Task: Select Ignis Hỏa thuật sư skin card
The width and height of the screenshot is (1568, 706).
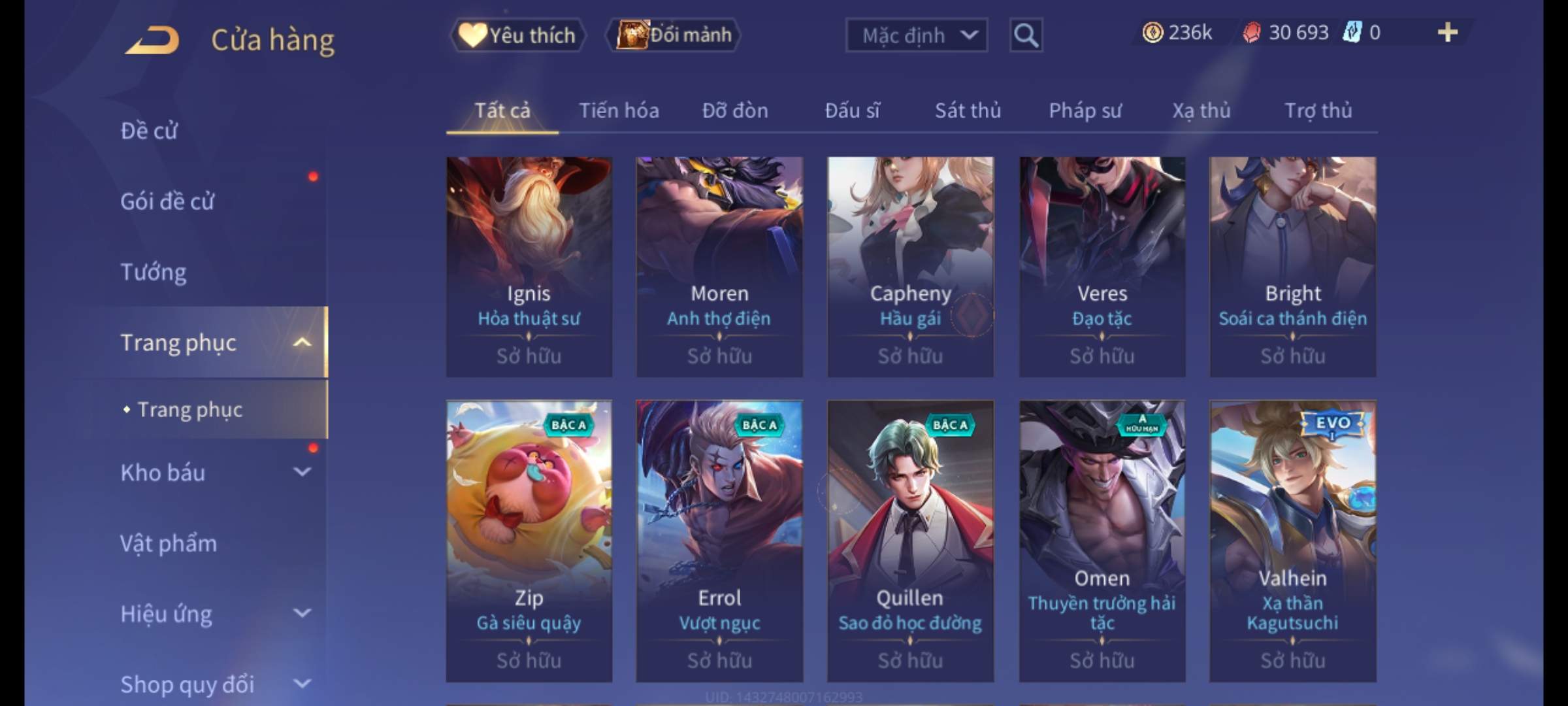Action: [x=529, y=266]
